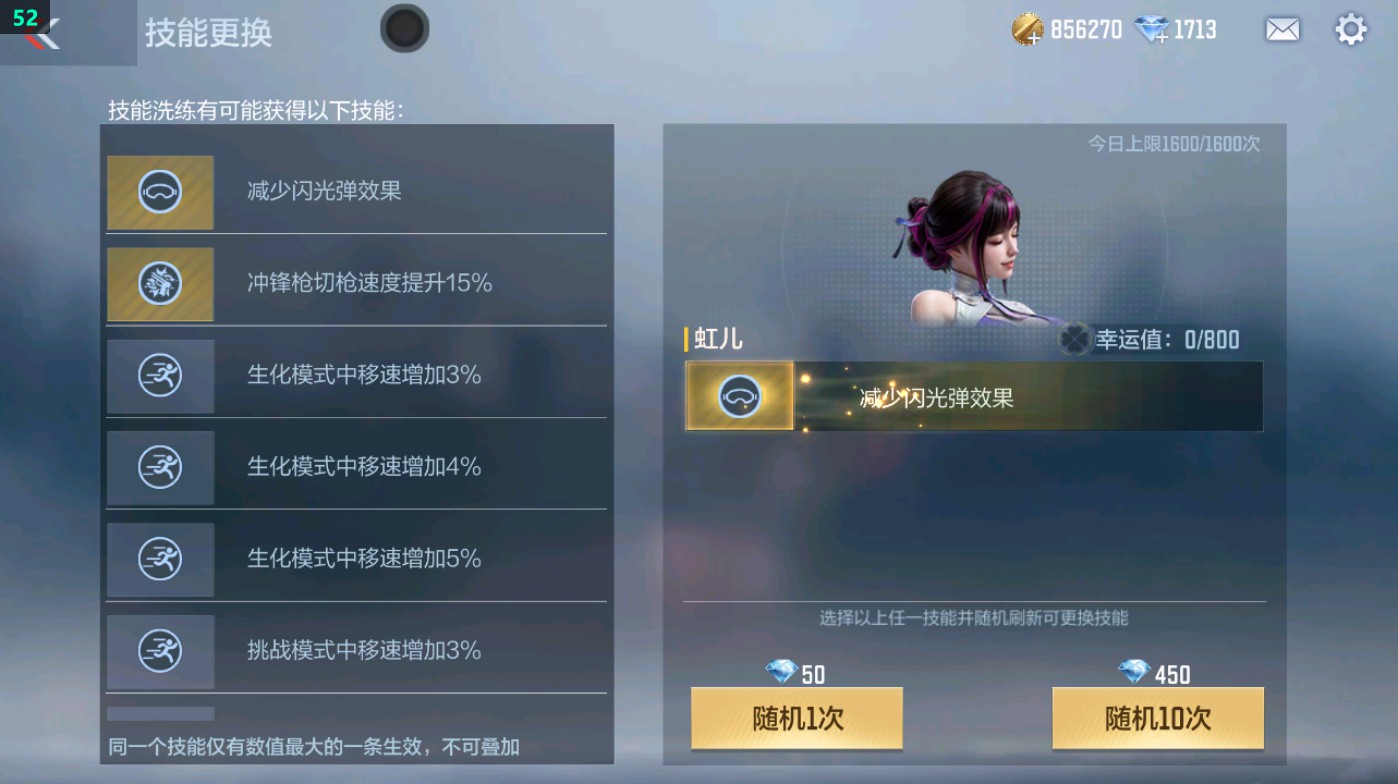Click the runner icon for 生化模式中移速增加5%
Viewport: 1398px width, 784px height.
tap(160, 559)
